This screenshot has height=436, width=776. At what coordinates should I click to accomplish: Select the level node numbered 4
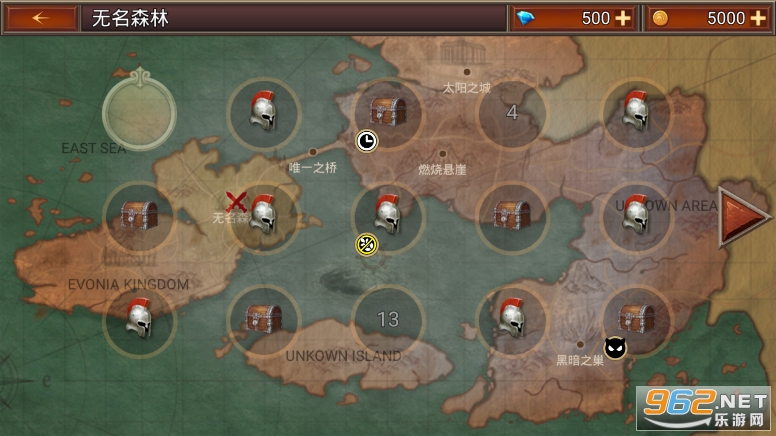point(512,113)
